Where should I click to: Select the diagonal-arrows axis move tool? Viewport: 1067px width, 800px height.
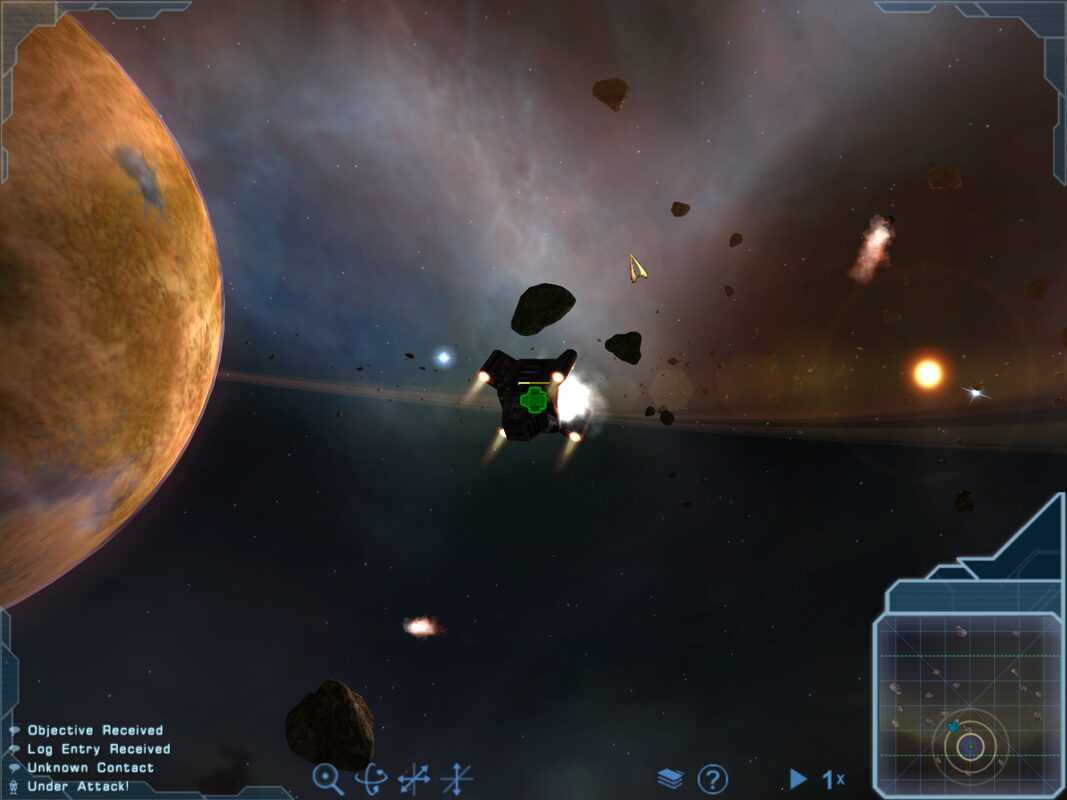tap(414, 778)
